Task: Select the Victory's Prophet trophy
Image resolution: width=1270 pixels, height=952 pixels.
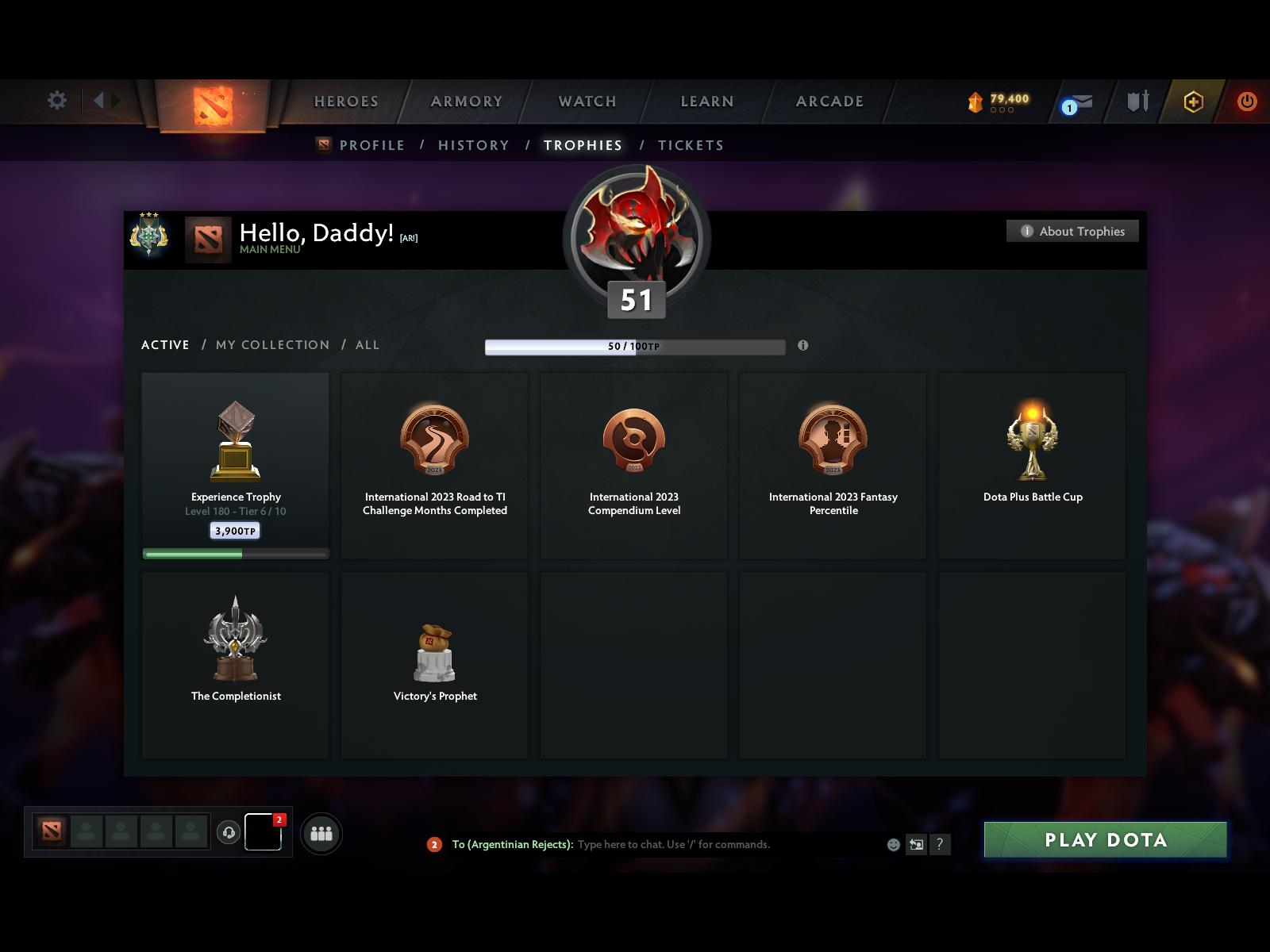Action: point(435,664)
